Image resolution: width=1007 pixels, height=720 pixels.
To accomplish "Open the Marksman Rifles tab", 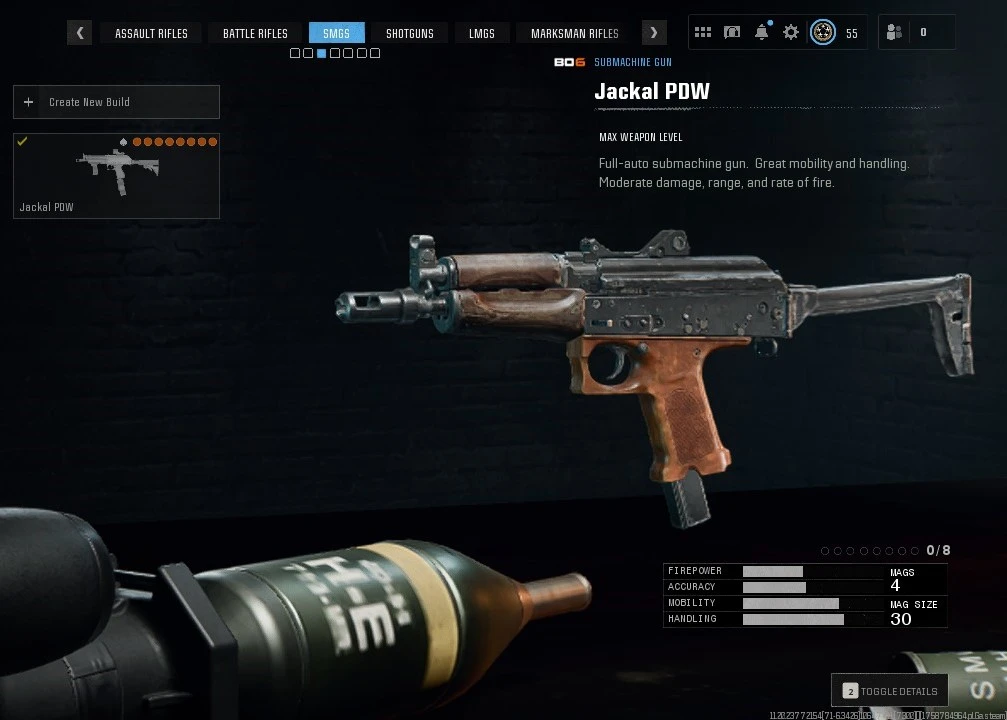I will [574, 33].
